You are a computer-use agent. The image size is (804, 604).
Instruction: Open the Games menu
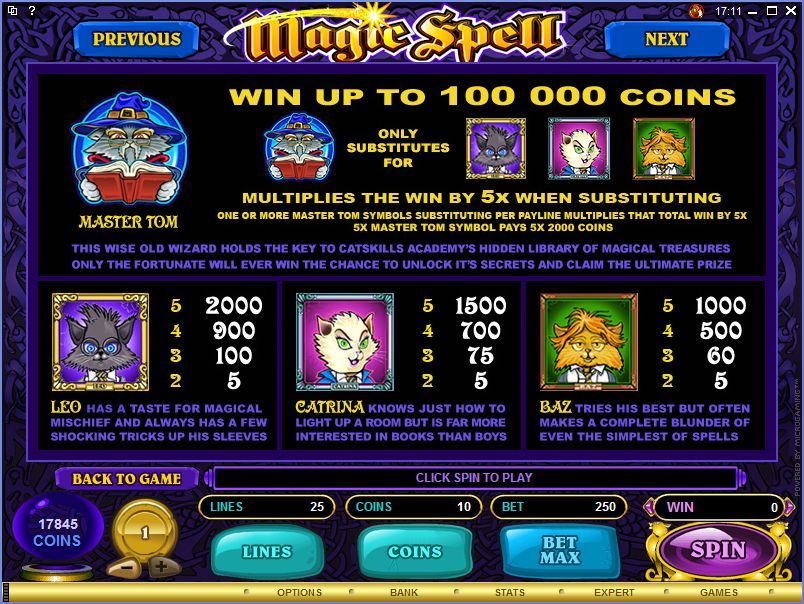(718, 593)
